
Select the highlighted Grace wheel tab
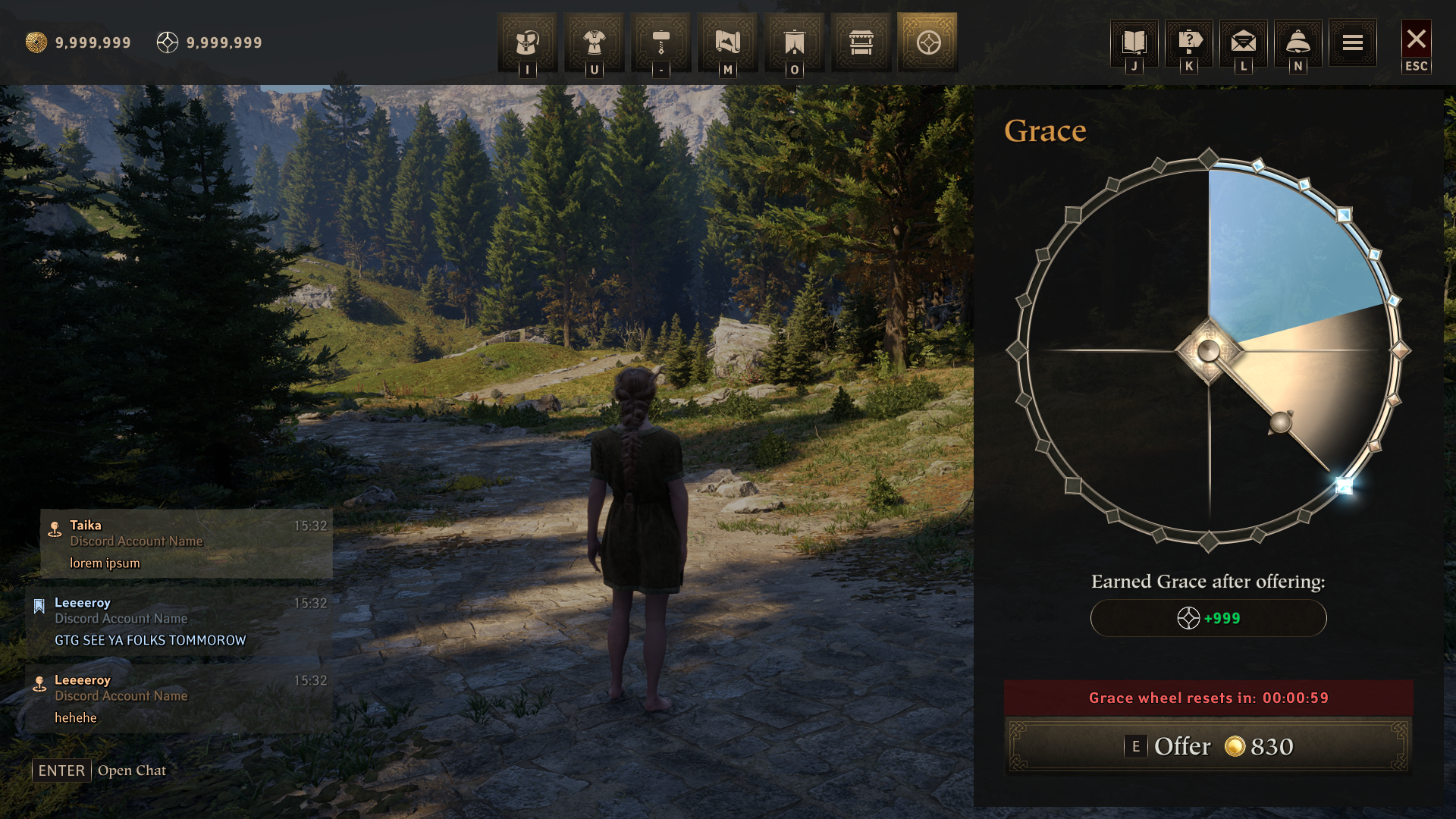click(x=927, y=42)
